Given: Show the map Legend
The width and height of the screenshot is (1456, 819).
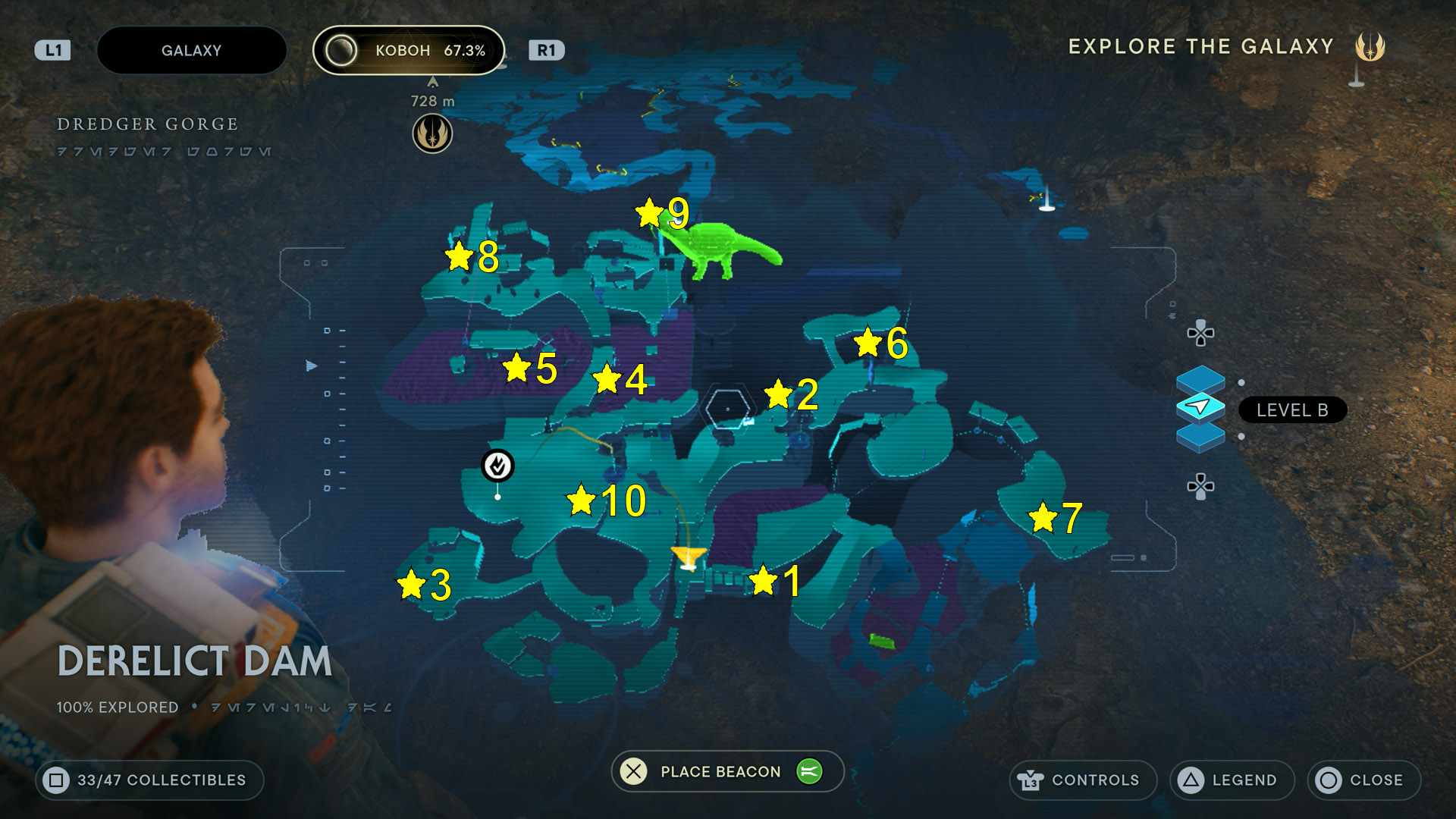Looking at the screenshot, I should (1231, 780).
